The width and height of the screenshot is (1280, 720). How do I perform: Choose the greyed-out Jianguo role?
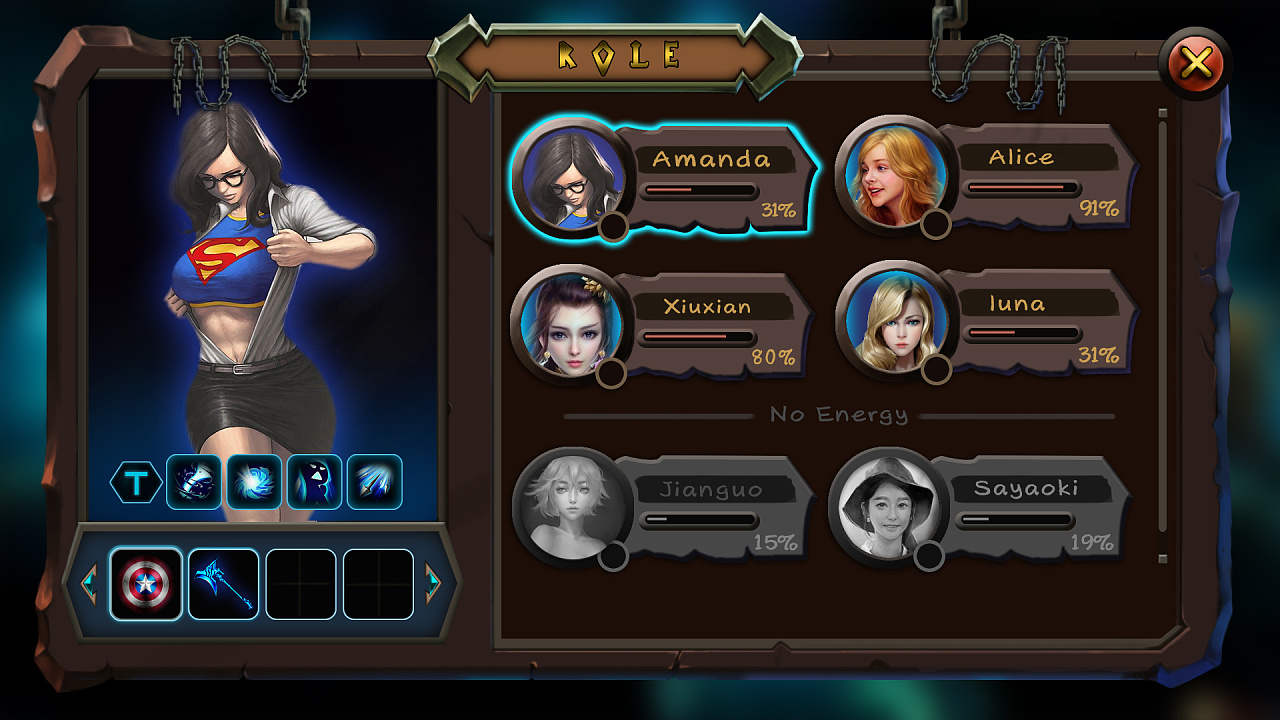661,507
